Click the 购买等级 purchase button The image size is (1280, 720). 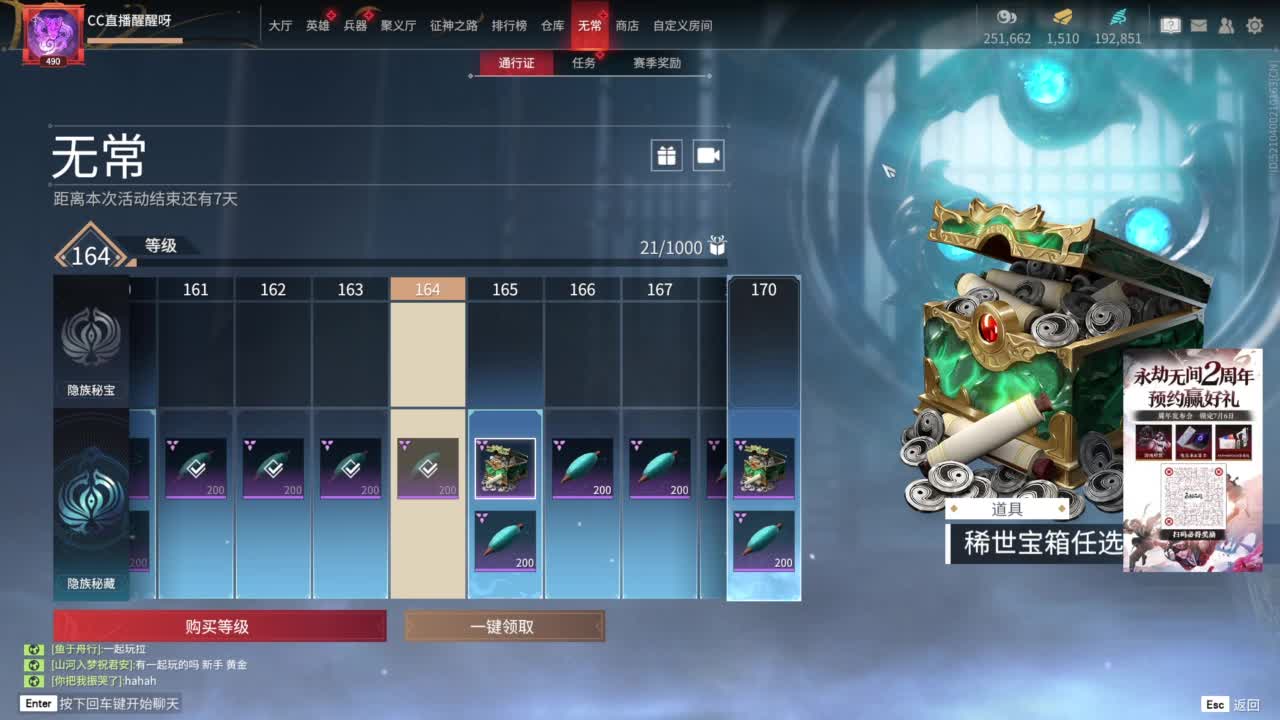pos(220,625)
